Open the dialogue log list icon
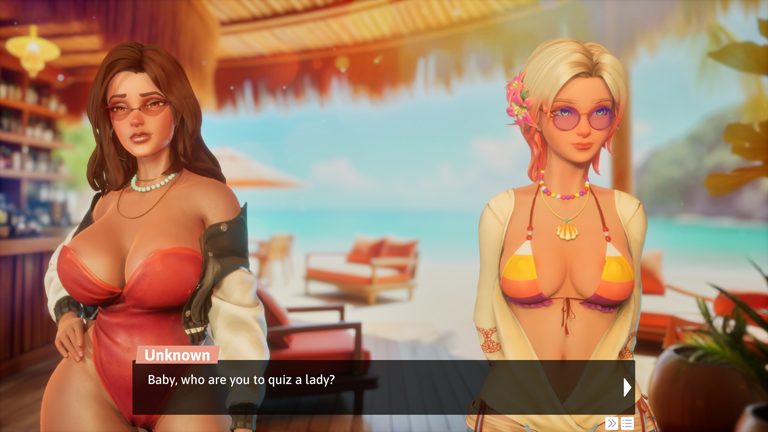Screen dimensions: 768x432 tap(627, 423)
